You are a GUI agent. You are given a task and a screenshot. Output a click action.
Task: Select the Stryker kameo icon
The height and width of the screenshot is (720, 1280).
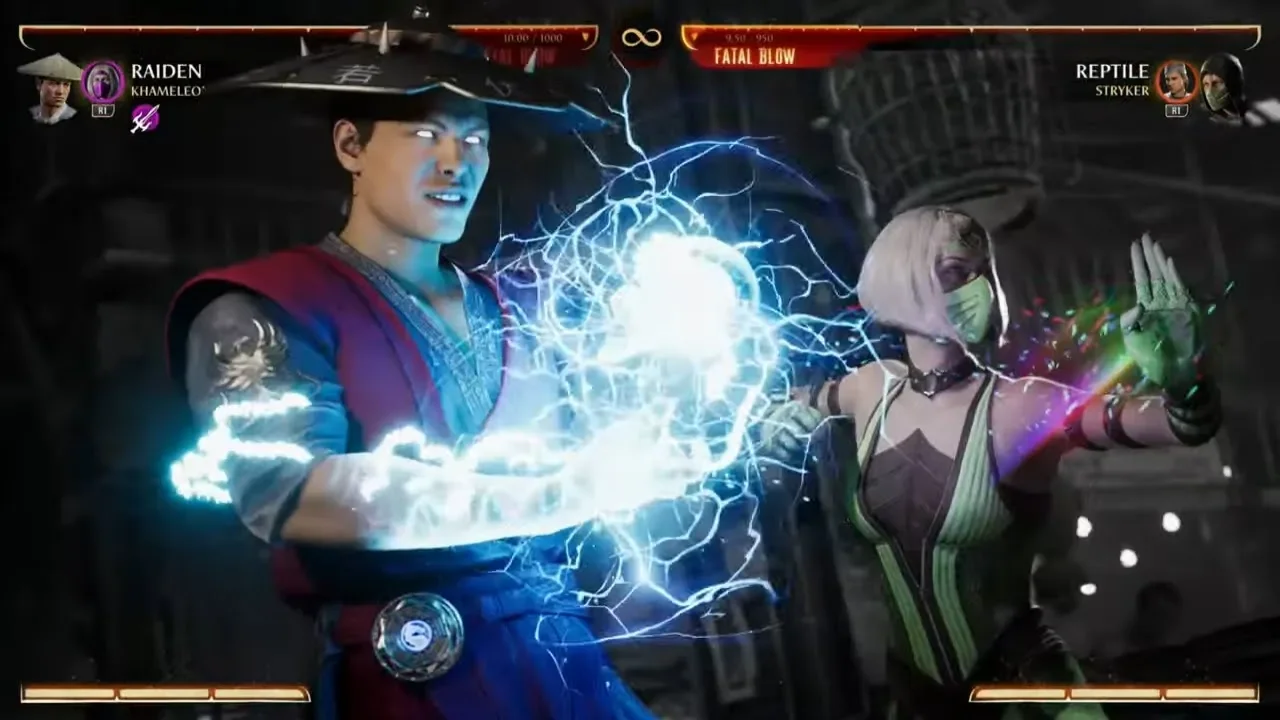click(1176, 81)
